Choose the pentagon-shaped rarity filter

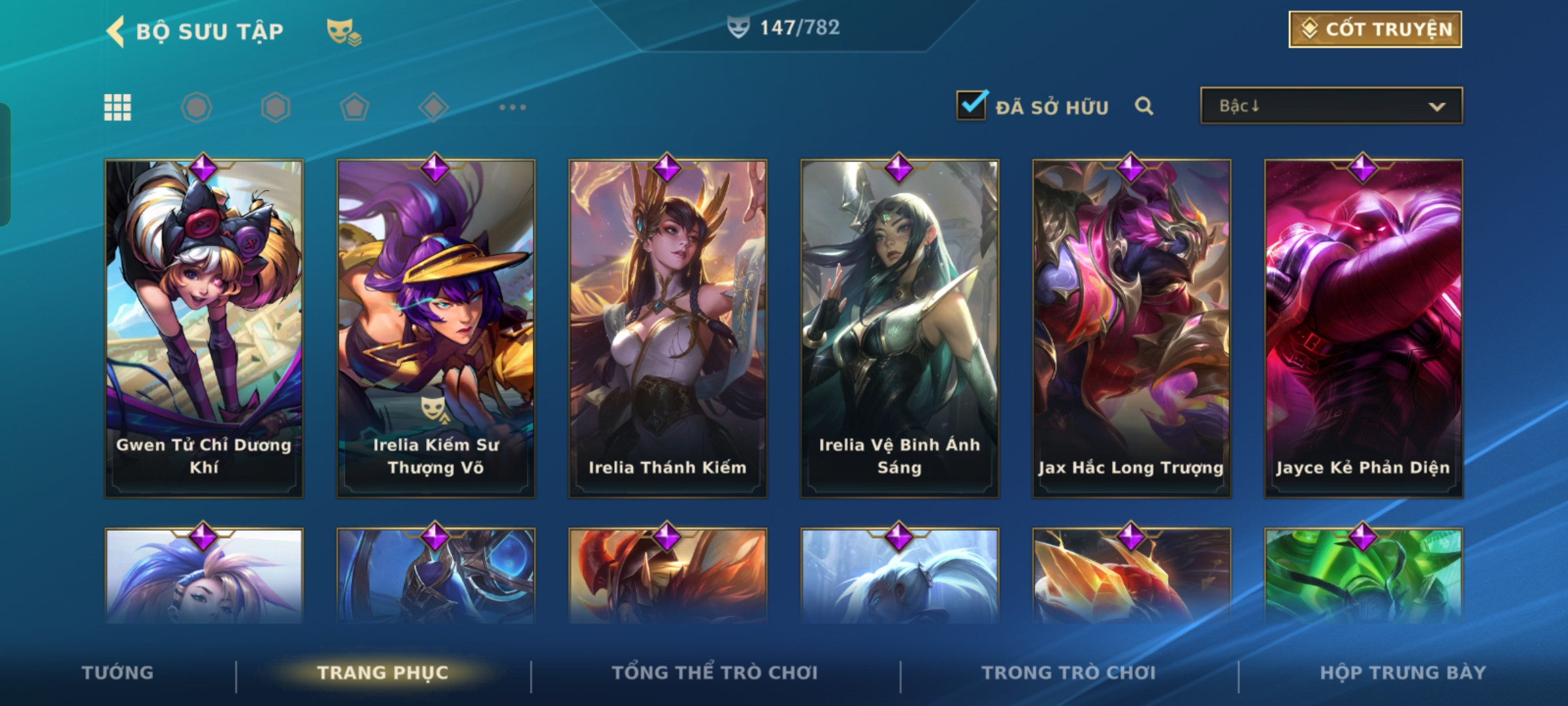pyautogui.click(x=354, y=107)
